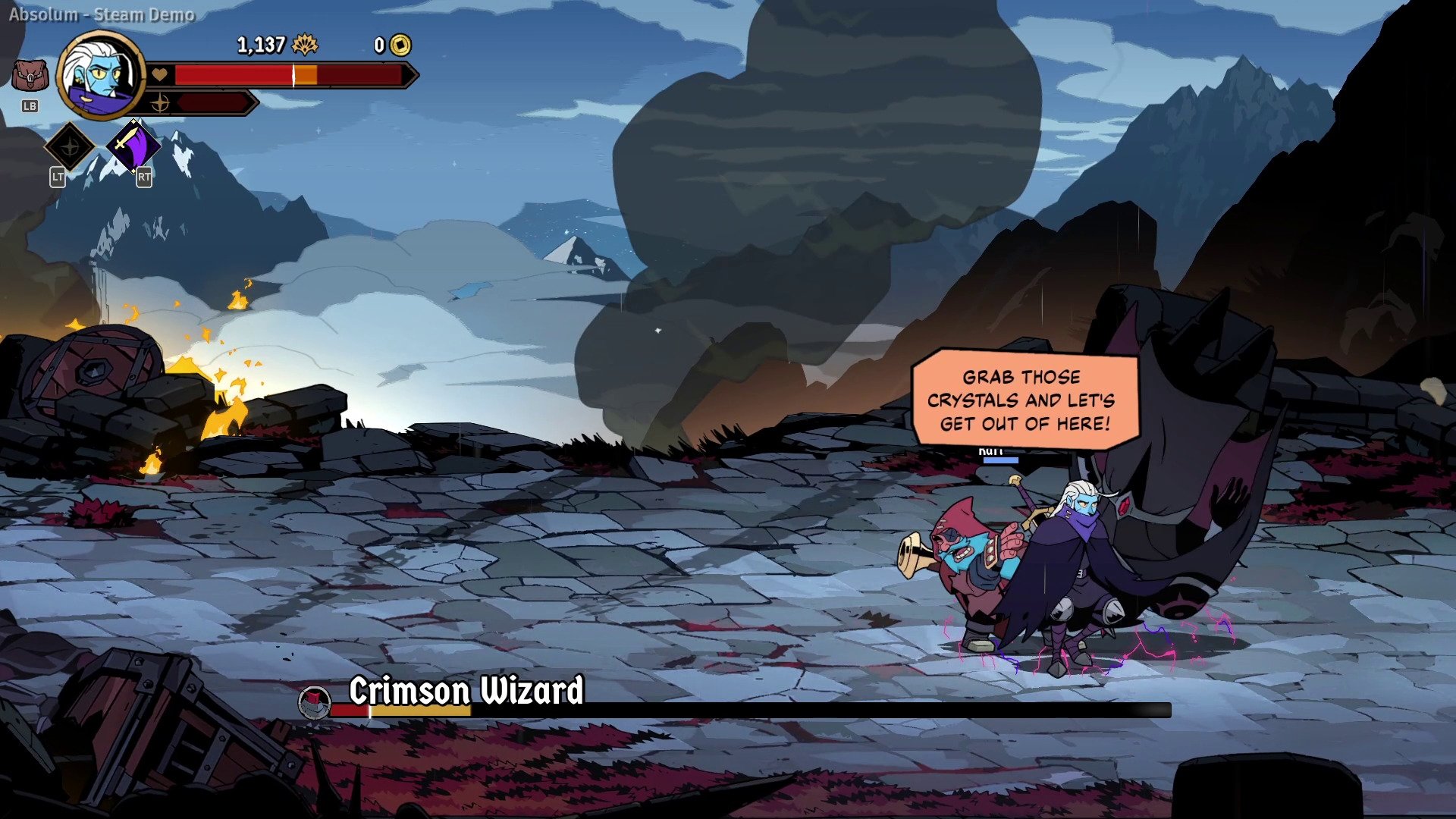Screen dimensions: 1456x819
Task: Select the dark diamond ability slot
Action: 70,146
